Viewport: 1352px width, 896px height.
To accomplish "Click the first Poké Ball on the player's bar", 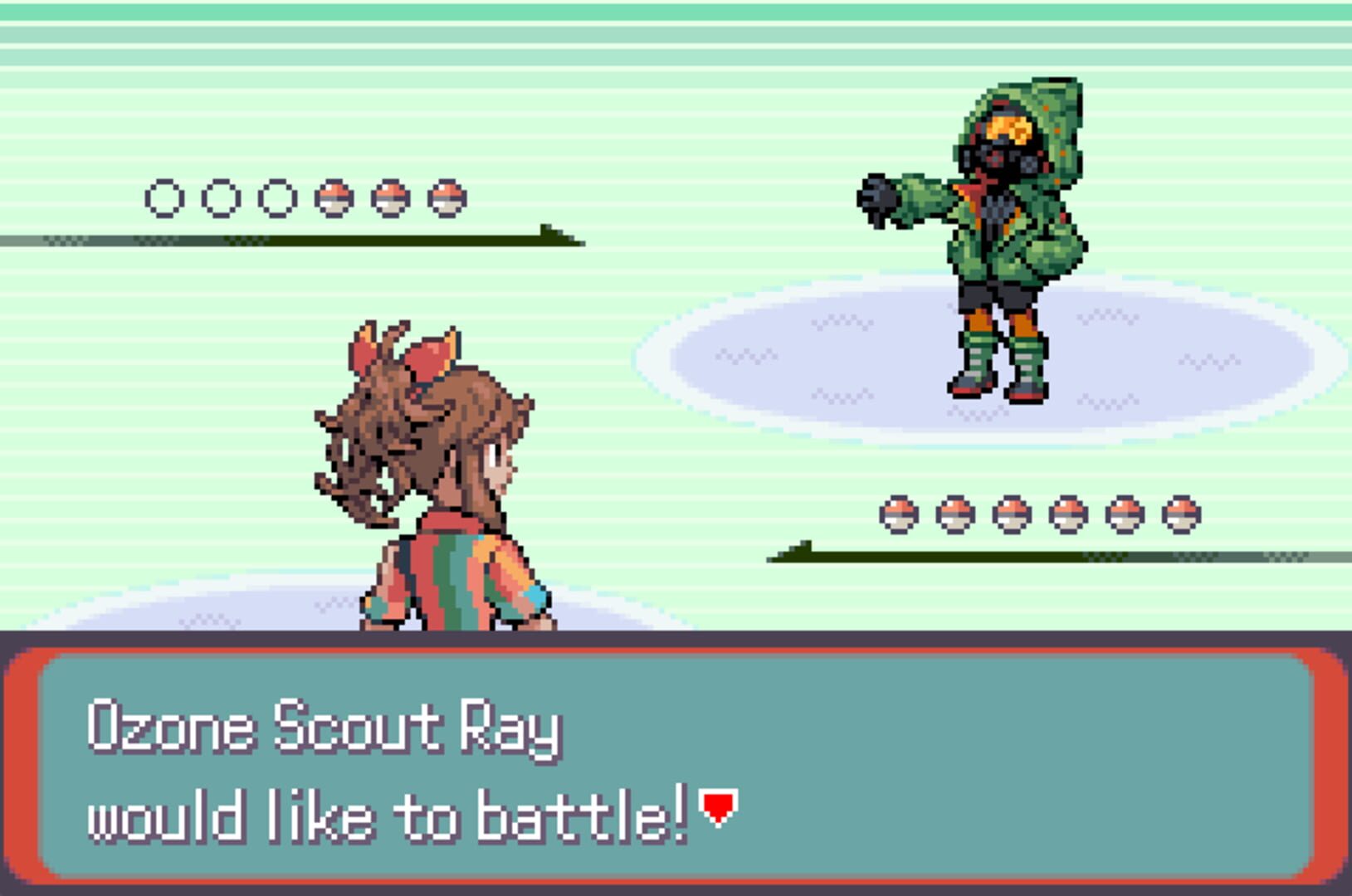I will tap(897, 513).
